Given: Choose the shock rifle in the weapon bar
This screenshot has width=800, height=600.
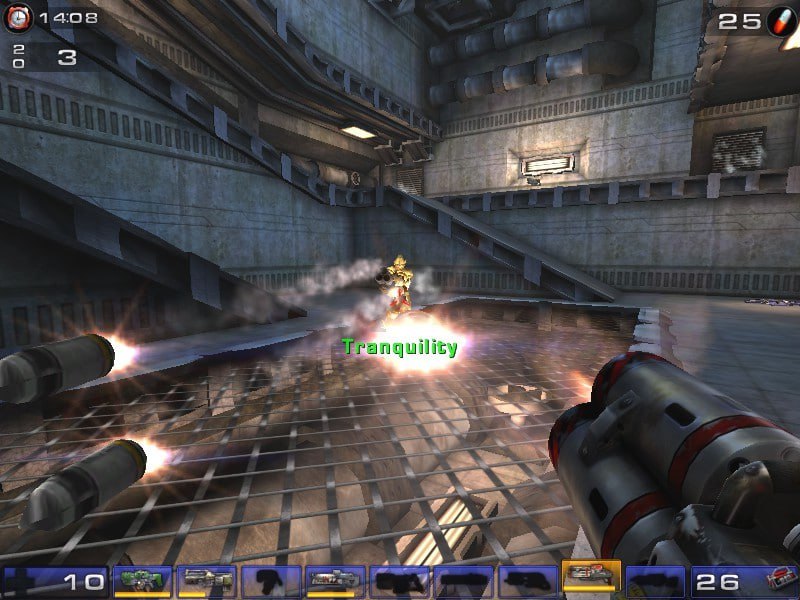Looking at the screenshot, I should (x=335, y=581).
